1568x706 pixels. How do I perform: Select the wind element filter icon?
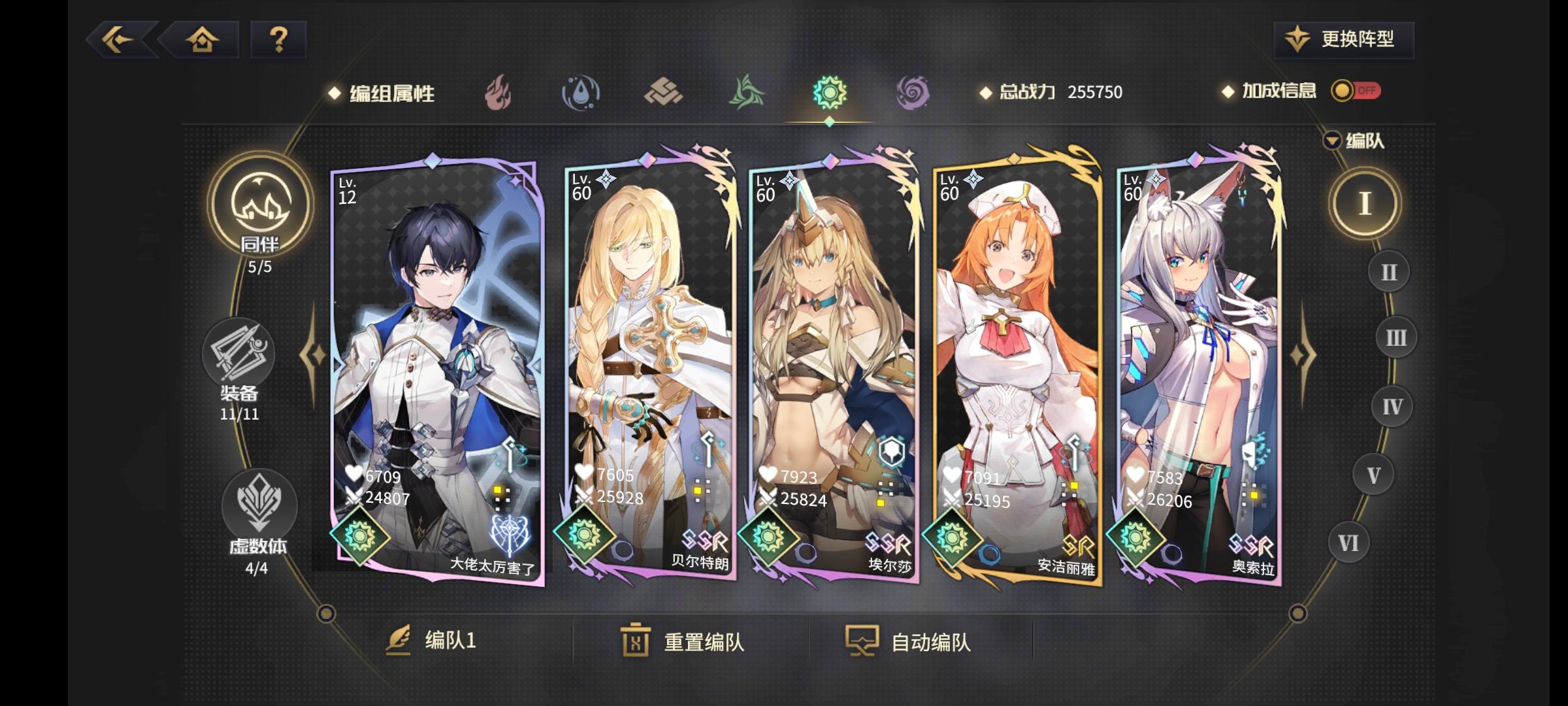coord(745,92)
